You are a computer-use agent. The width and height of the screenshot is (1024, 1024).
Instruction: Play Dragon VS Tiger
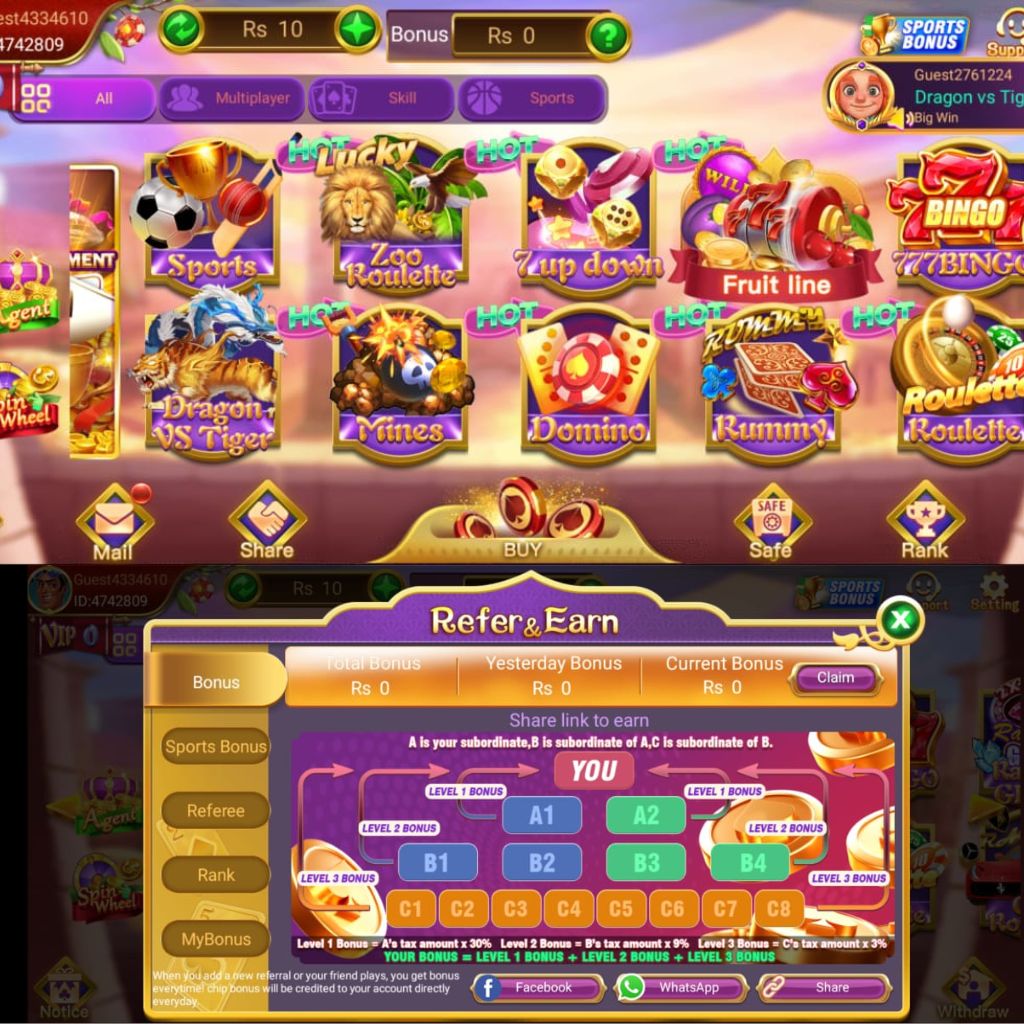point(212,380)
